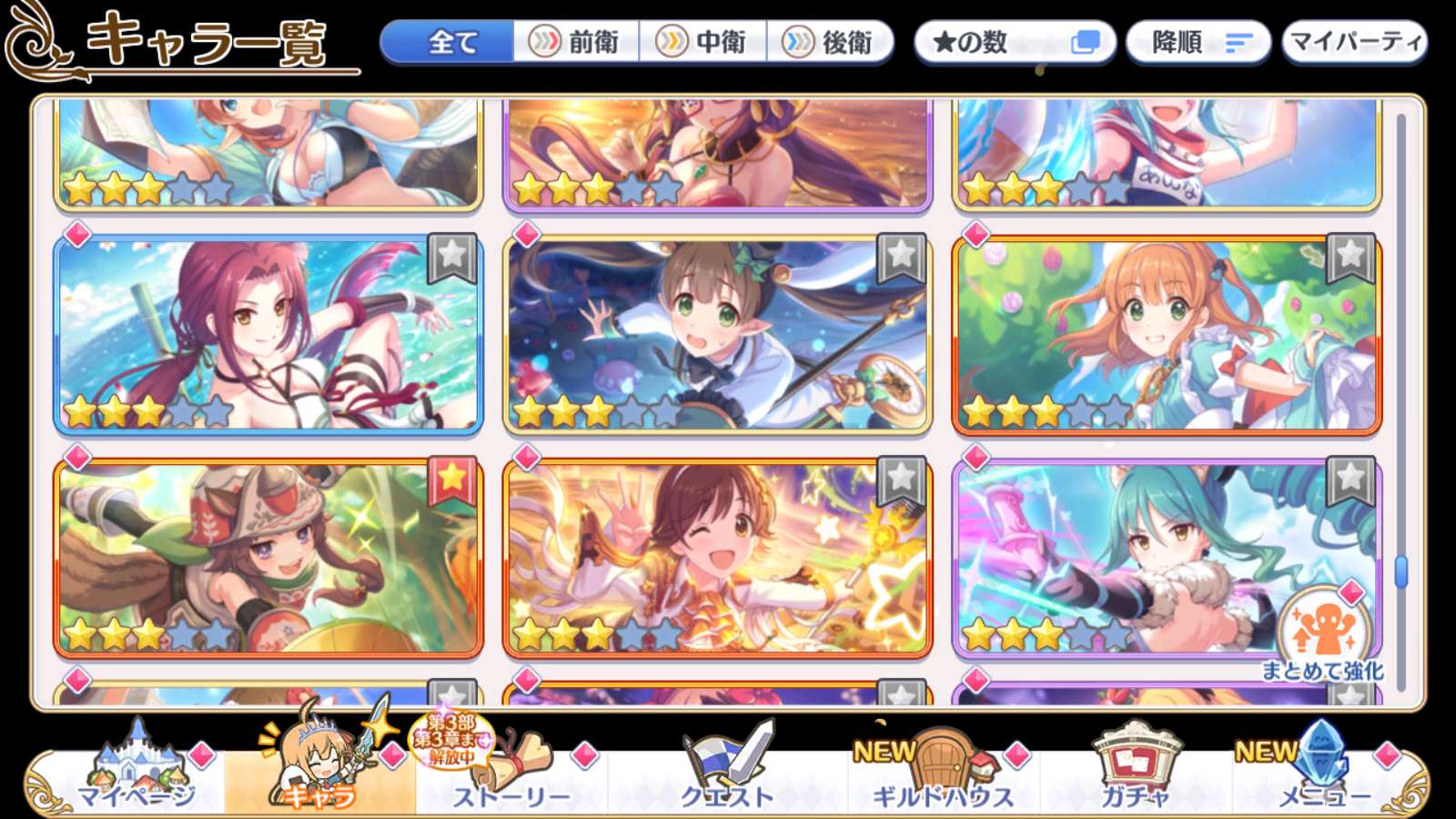The image size is (1456, 819).
Task: Filter by 後衛 rear-line characters
Action: pyautogui.click(x=829, y=42)
